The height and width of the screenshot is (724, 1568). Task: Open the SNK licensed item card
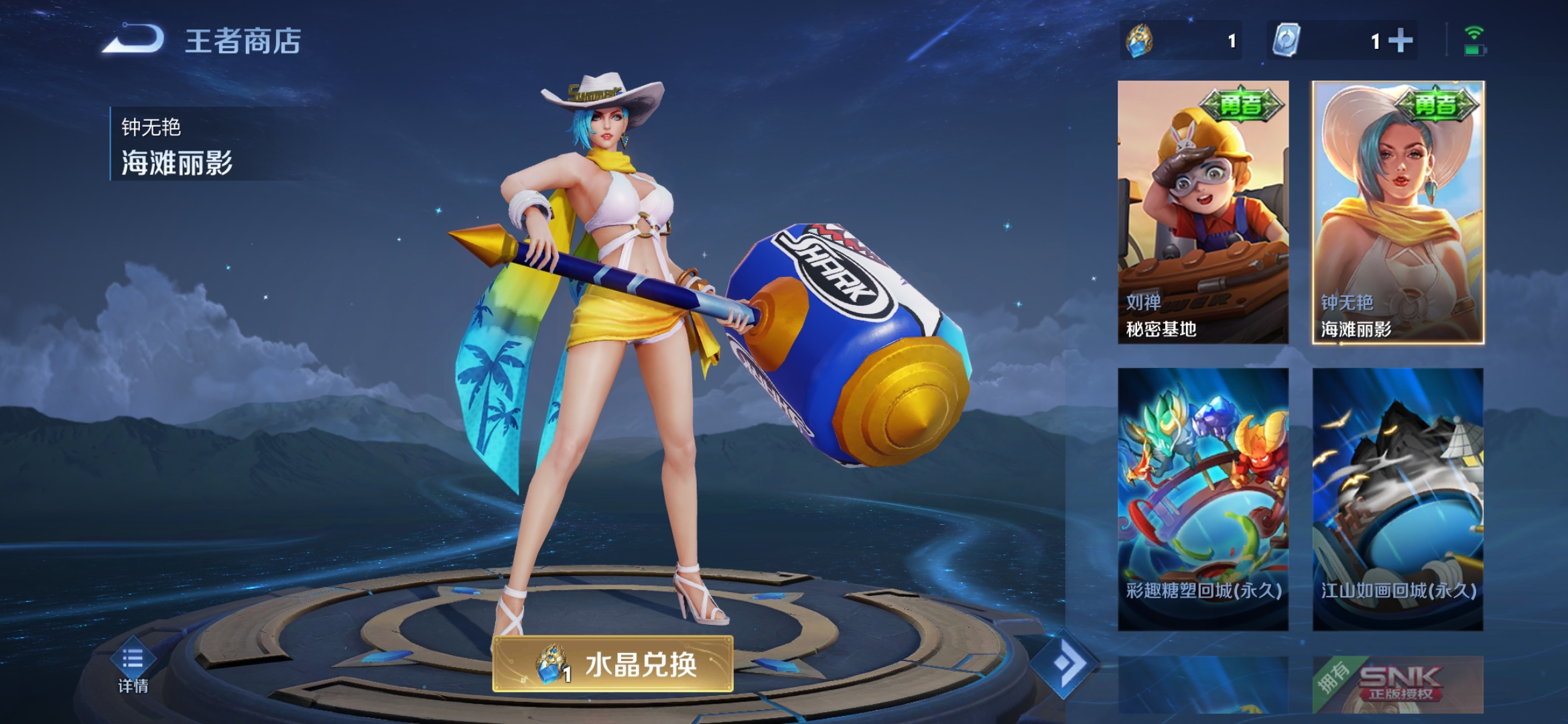1398,684
